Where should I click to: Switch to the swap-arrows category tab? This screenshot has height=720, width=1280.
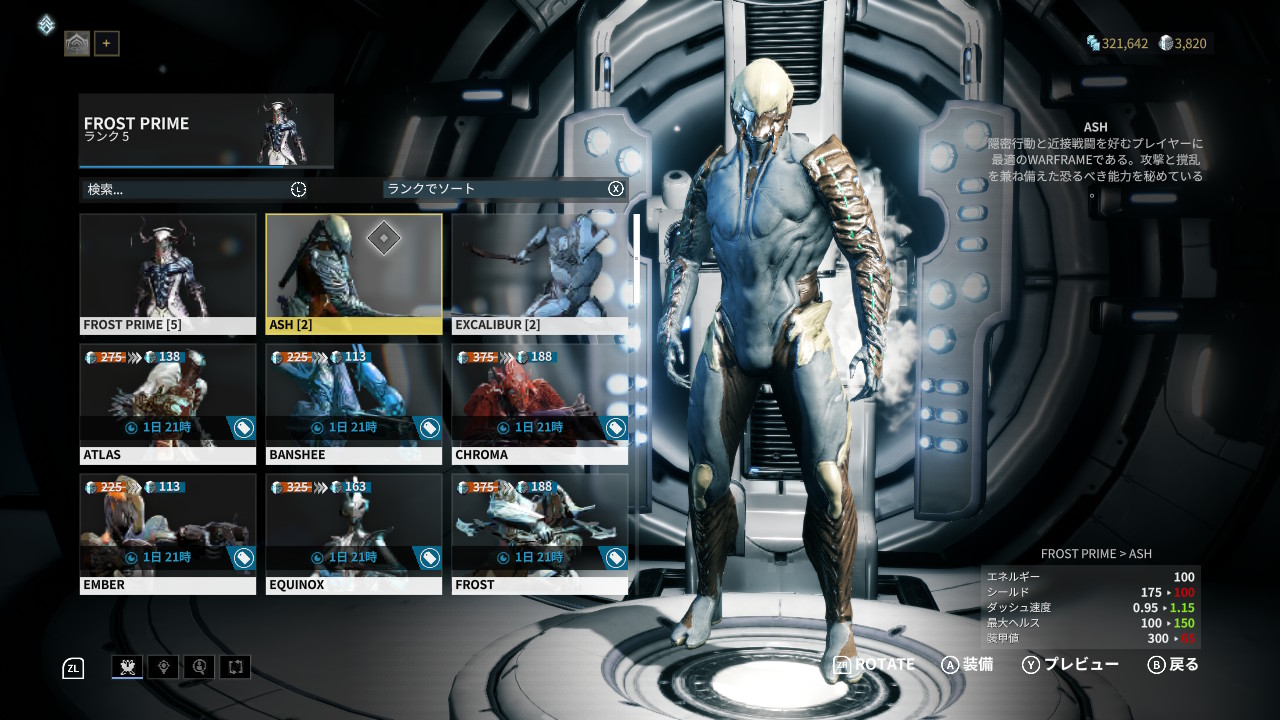point(235,667)
